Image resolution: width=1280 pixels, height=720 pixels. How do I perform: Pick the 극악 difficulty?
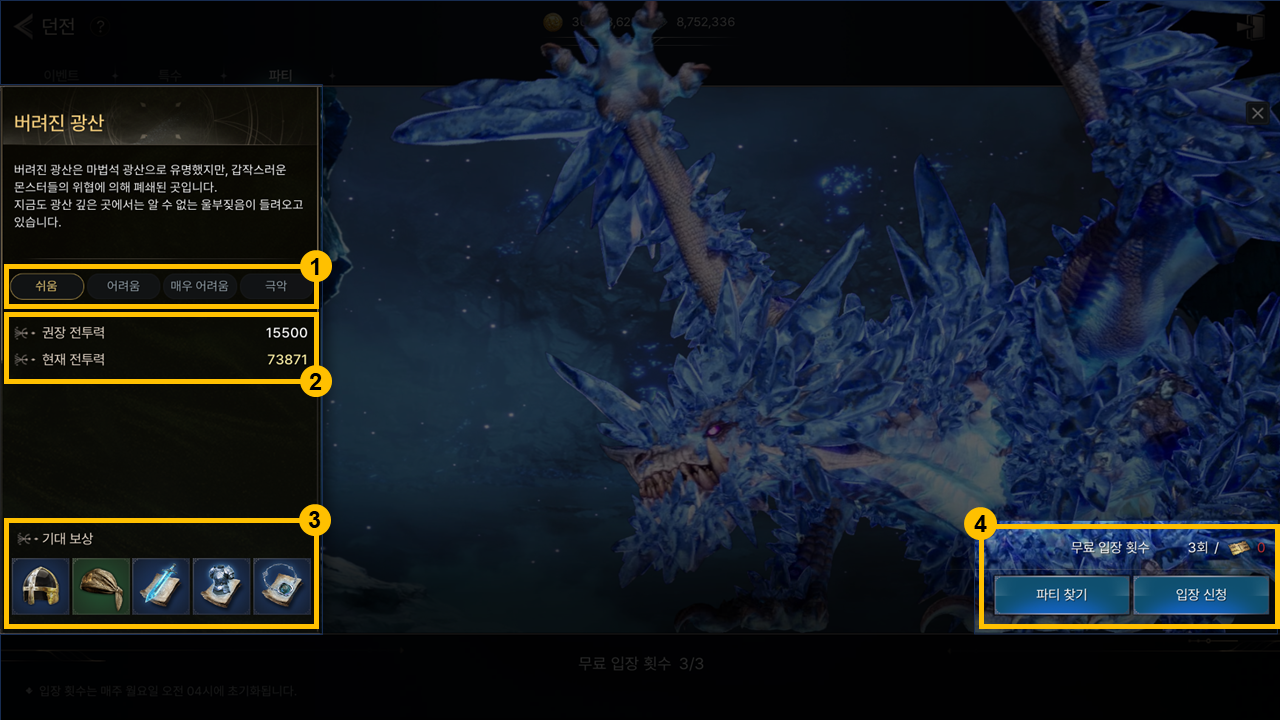pos(275,287)
